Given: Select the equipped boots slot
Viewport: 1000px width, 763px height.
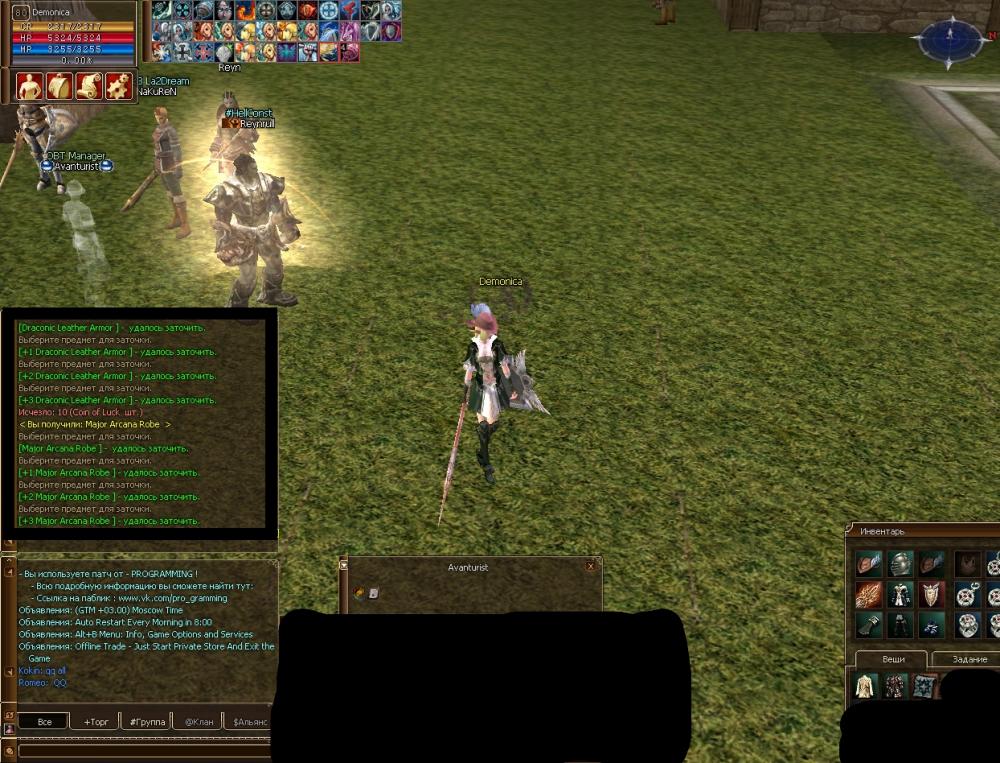Looking at the screenshot, I should coord(932,626).
